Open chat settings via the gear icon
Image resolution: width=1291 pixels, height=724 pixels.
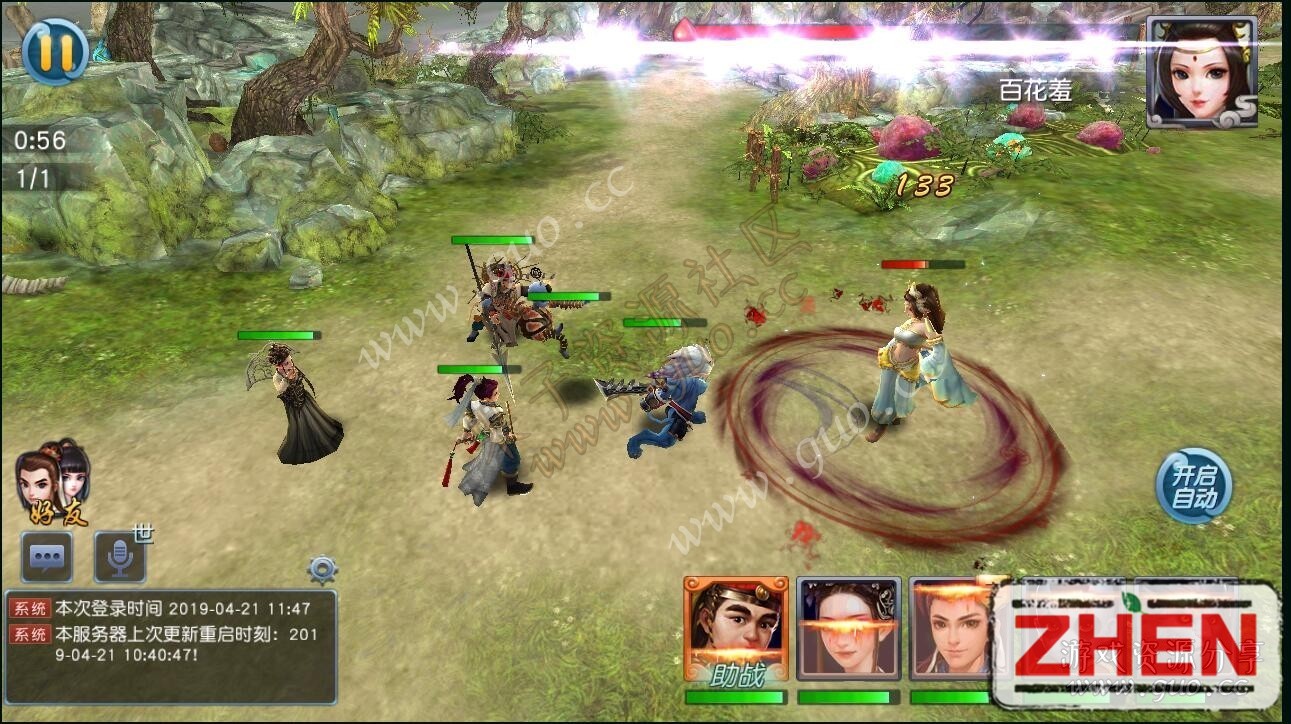coord(322,570)
